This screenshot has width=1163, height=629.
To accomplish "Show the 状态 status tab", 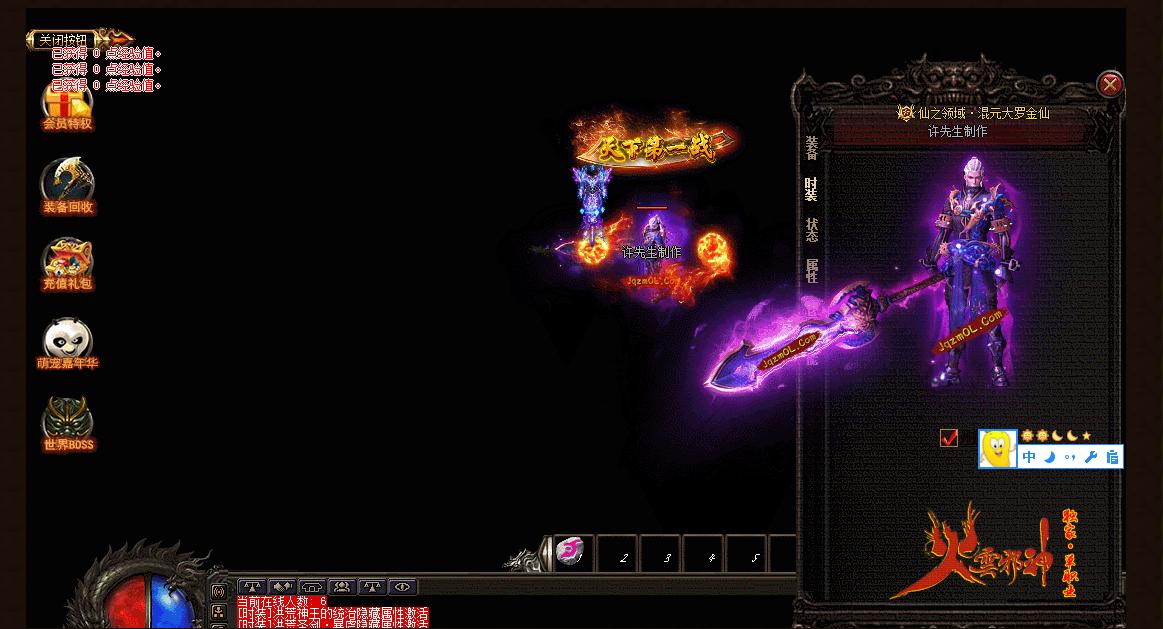I will click(812, 229).
